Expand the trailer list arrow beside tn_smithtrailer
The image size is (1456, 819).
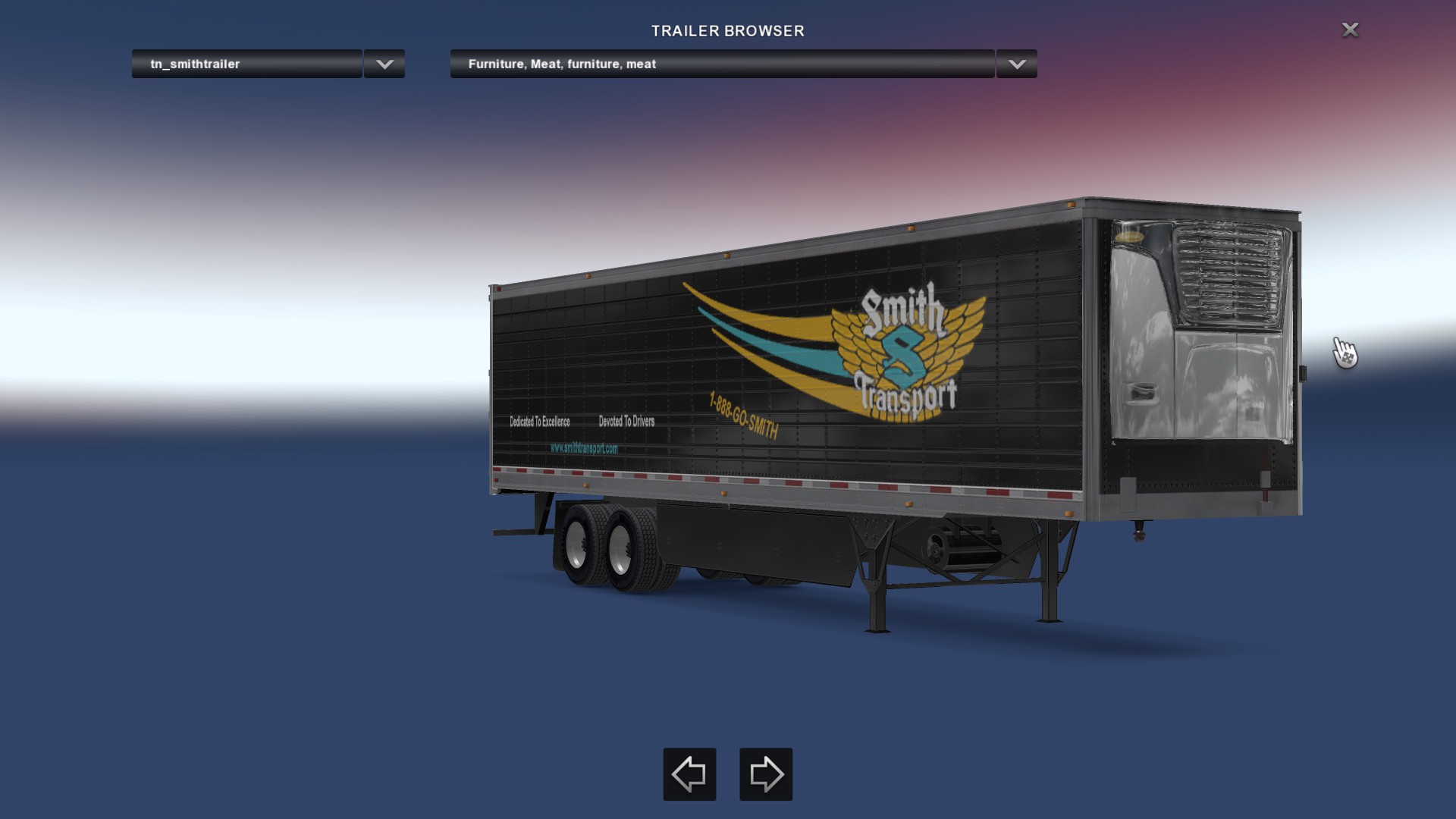tap(384, 64)
